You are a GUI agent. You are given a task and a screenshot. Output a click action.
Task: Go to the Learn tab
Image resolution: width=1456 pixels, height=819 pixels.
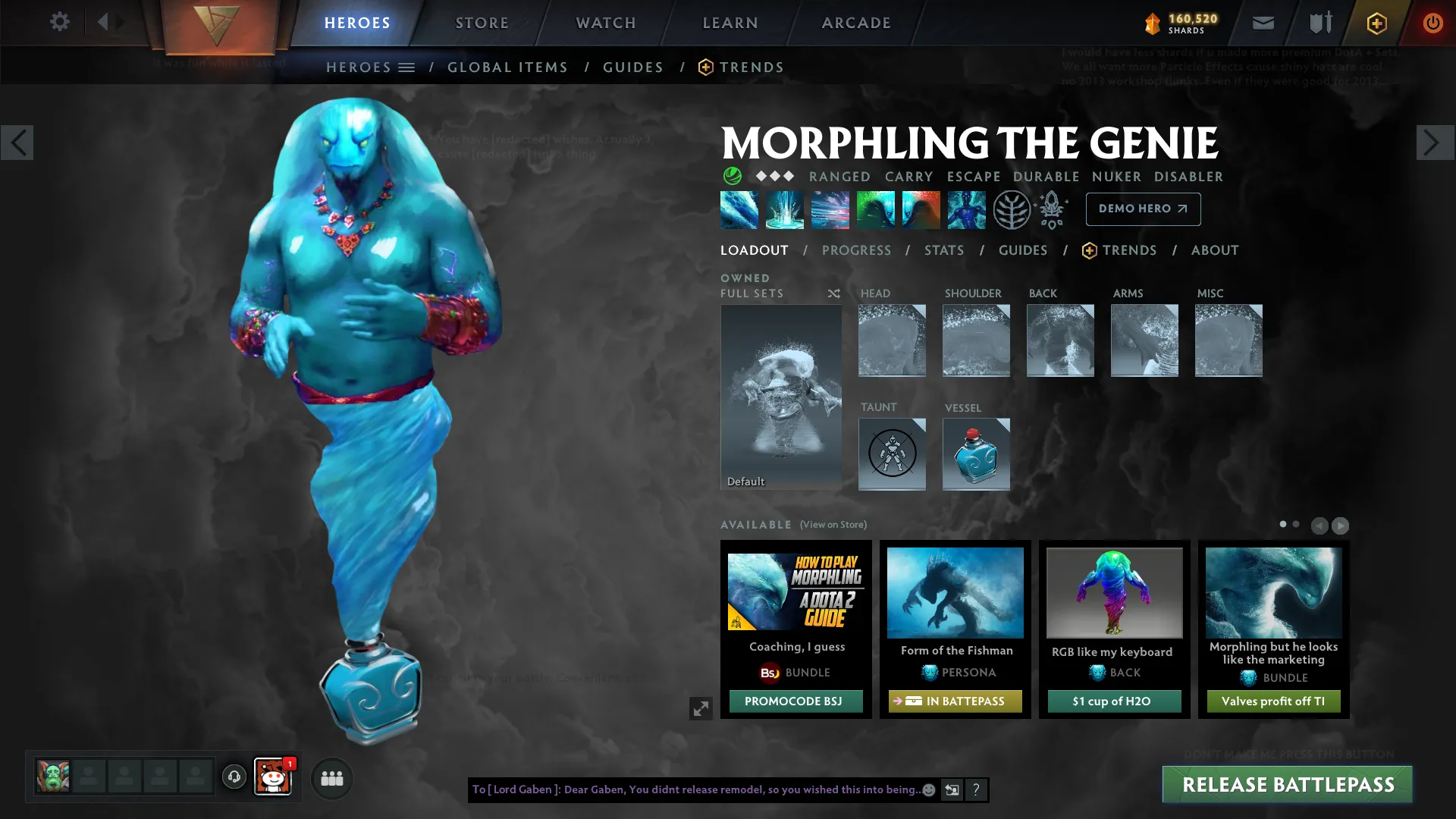730,23
